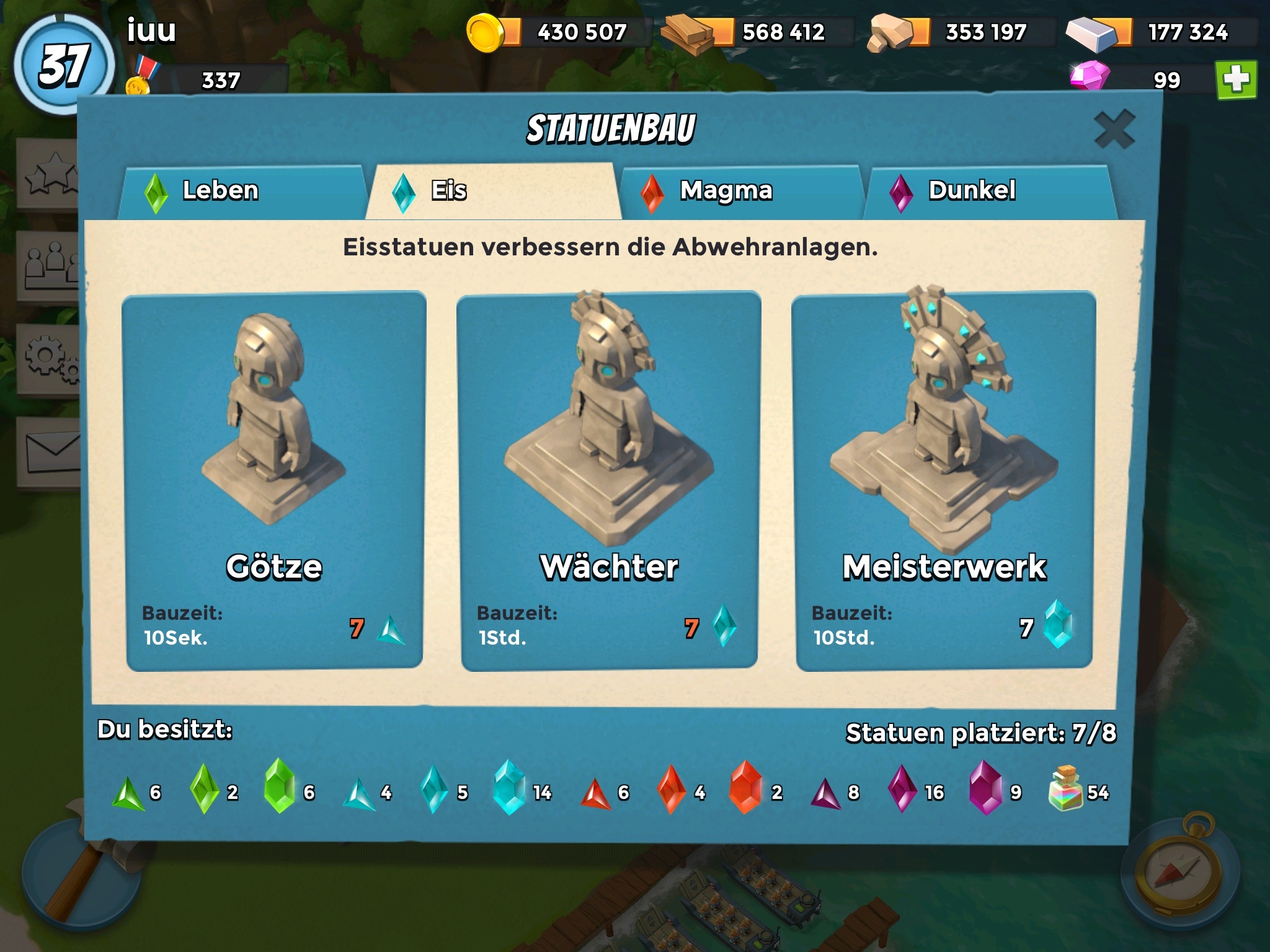The height and width of the screenshot is (952, 1270).
Task: Buy more diamonds with green plus button
Action: click(x=1236, y=80)
